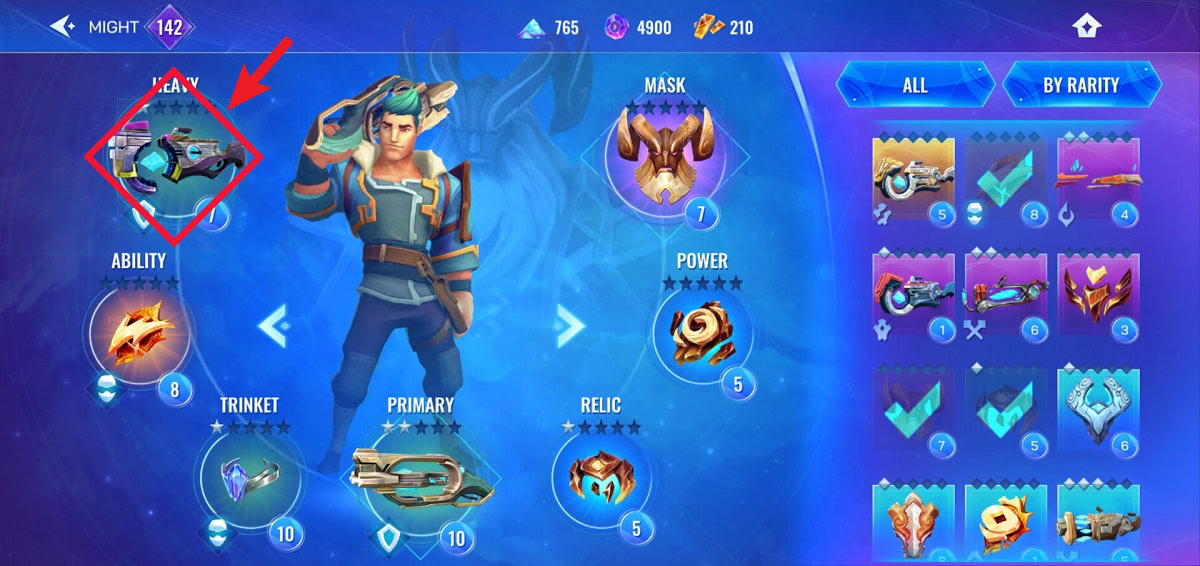Pick the level 6 silver horned mask item
Screen dimensions: 1200x566
pos(1097,410)
